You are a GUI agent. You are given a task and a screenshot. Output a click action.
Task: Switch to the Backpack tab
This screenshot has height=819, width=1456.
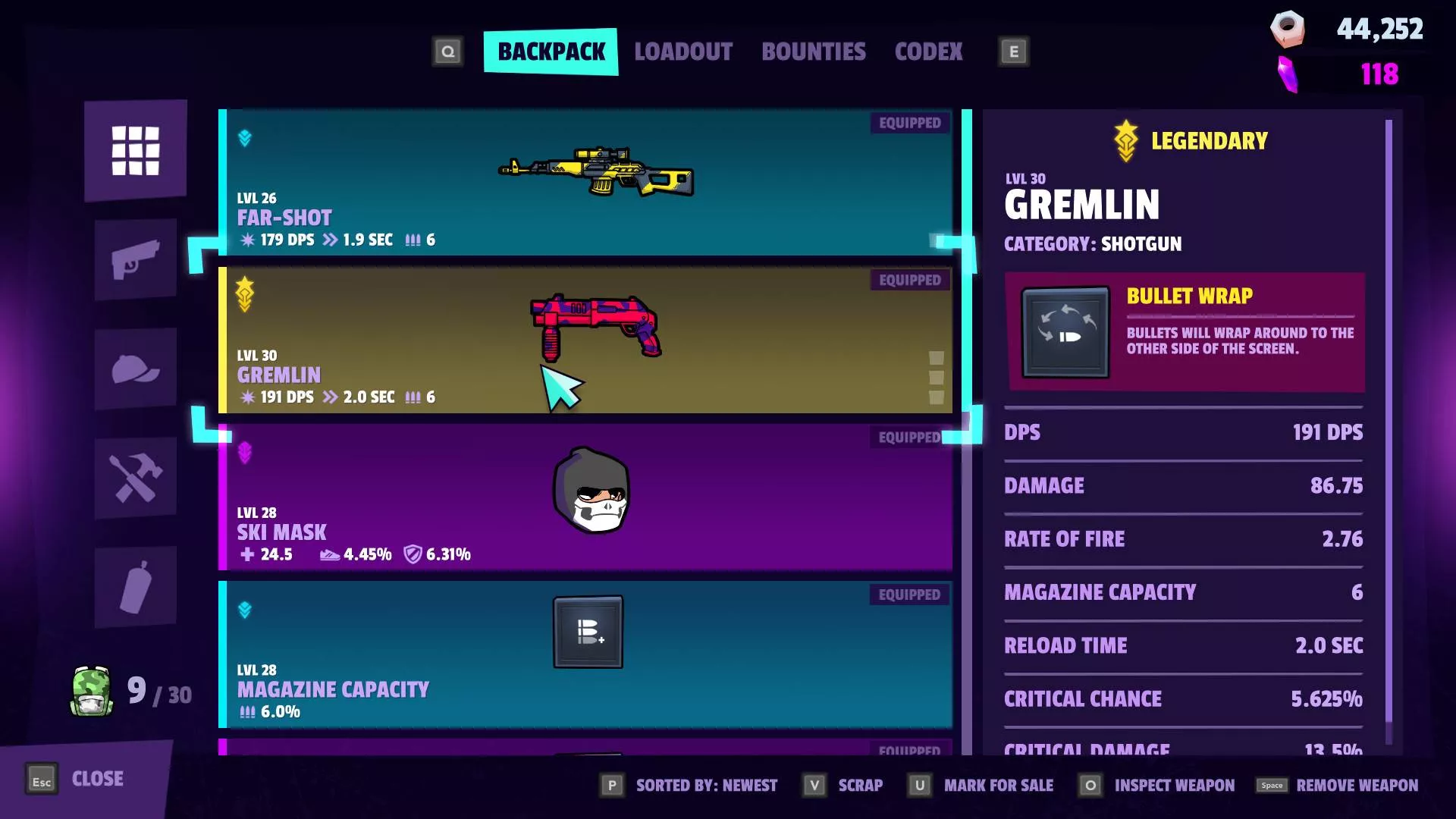point(551,52)
